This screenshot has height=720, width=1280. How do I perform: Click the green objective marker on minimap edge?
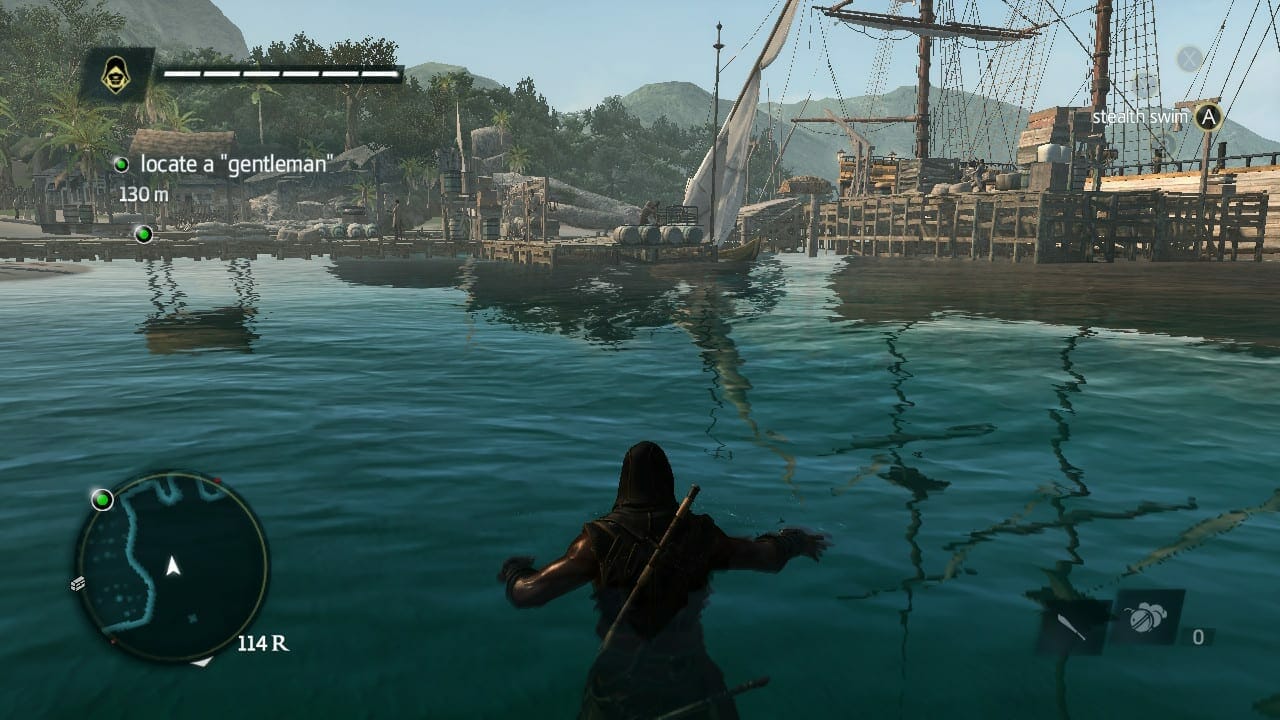pos(102,499)
